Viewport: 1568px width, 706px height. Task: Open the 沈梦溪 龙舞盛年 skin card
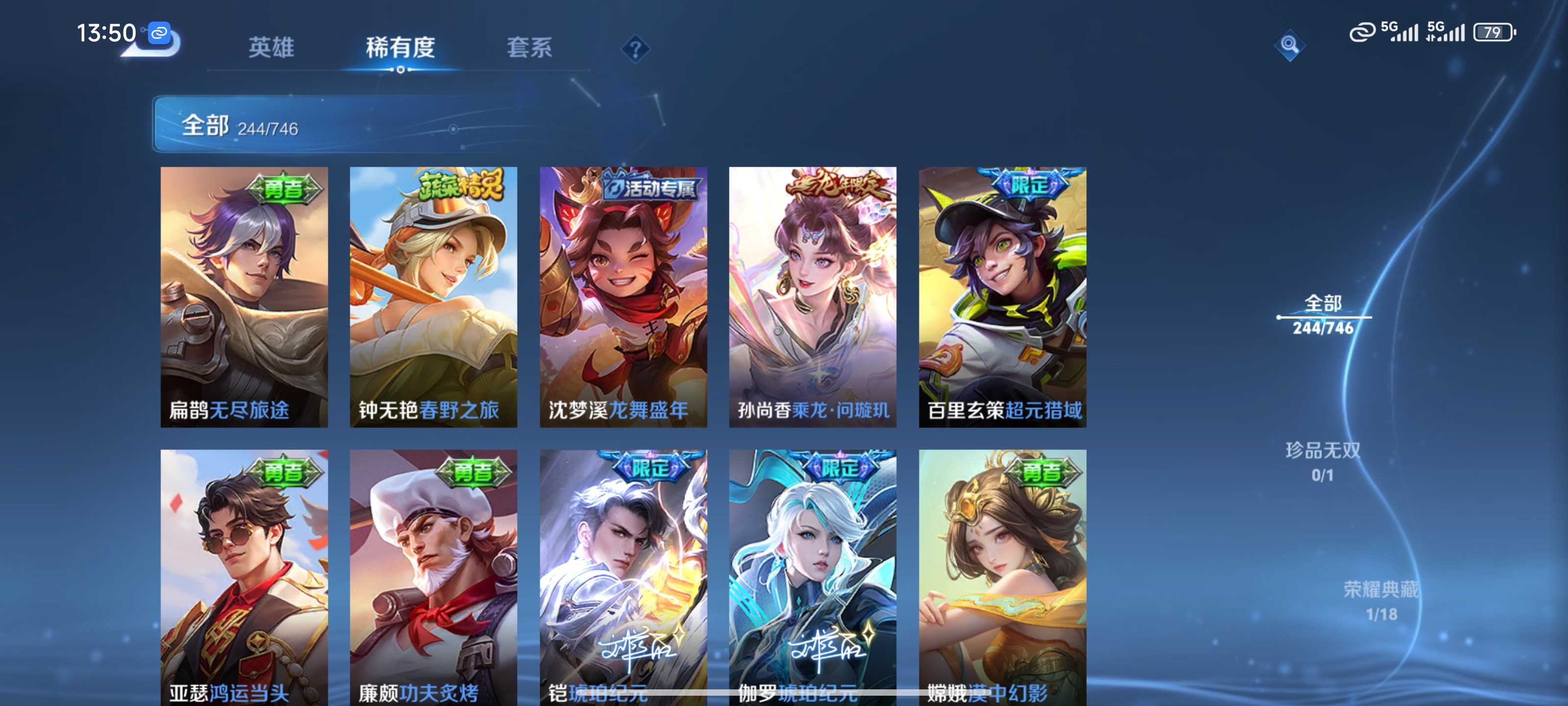click(x=623, y=297)
